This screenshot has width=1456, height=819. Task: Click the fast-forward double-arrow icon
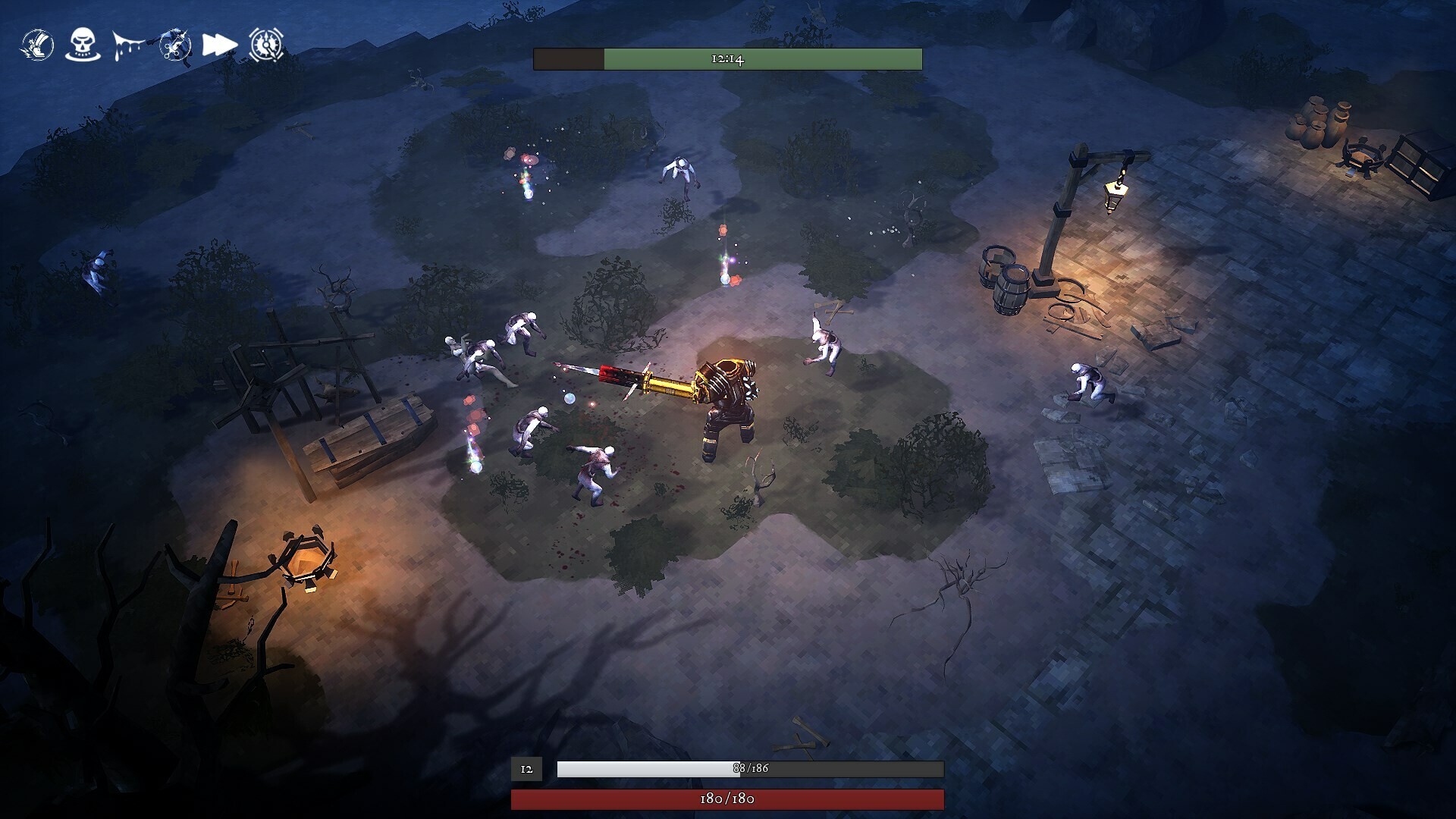[218, 44]
